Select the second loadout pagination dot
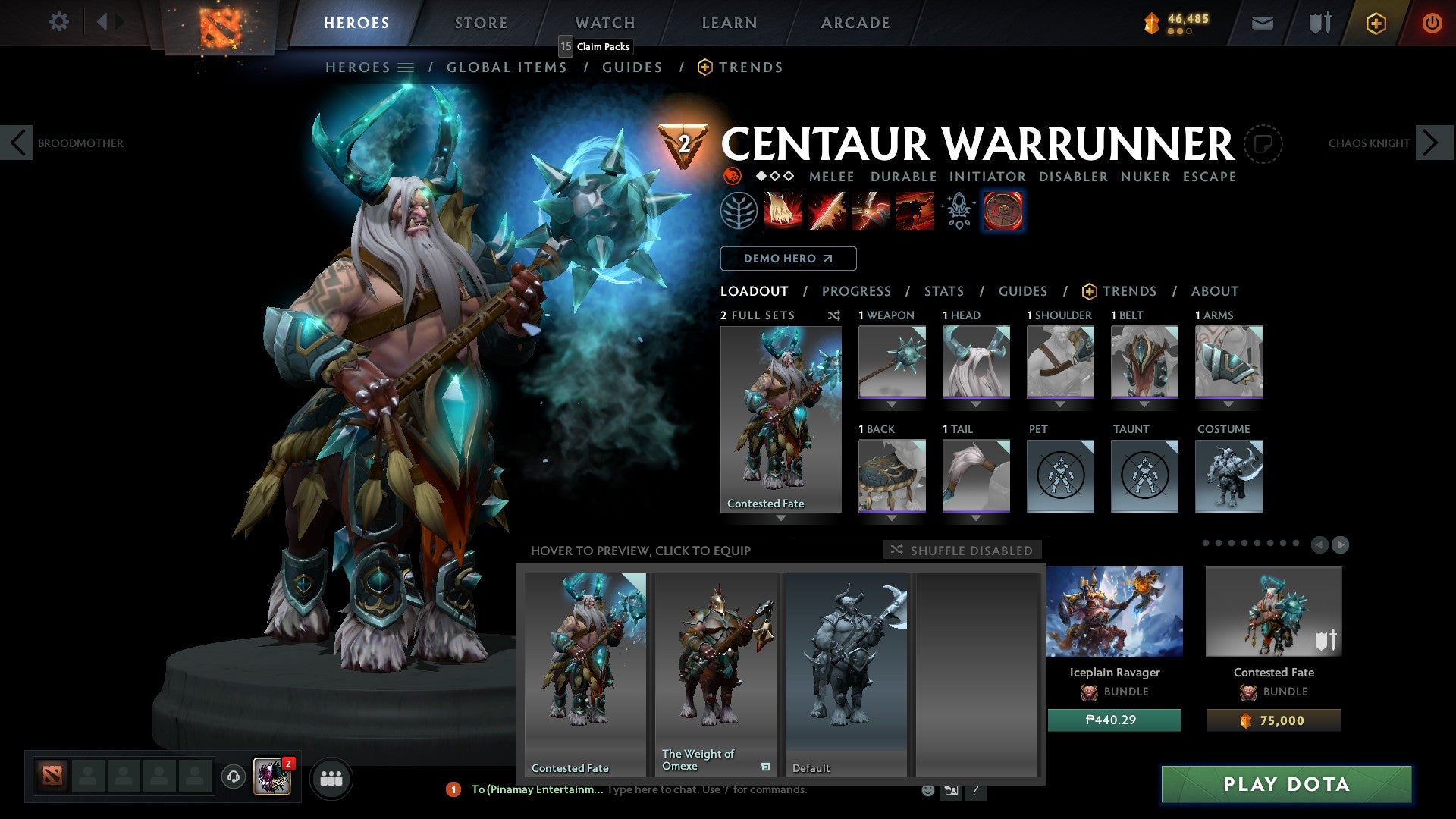Viewport: 1456px width, 819px height. pyautogui.click(x=1218, y=543)
